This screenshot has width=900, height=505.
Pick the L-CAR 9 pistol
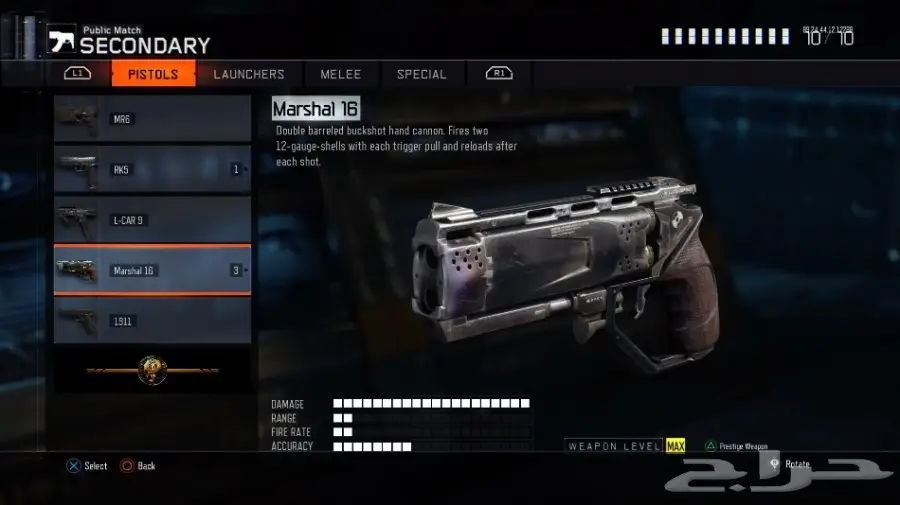tap(152, 220)
